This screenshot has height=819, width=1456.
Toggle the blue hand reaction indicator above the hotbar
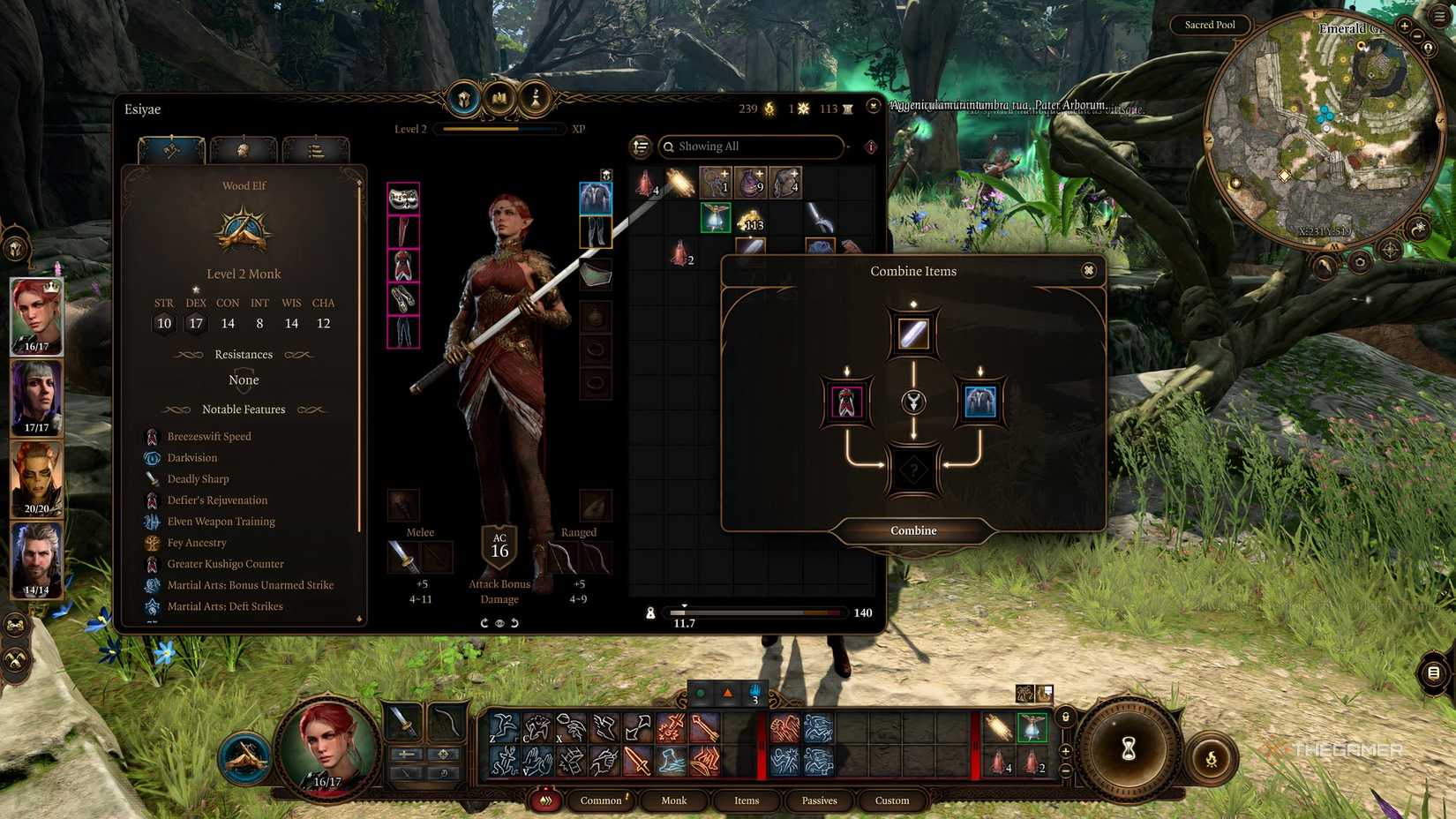pyautogui.click(x=755, y=692)
